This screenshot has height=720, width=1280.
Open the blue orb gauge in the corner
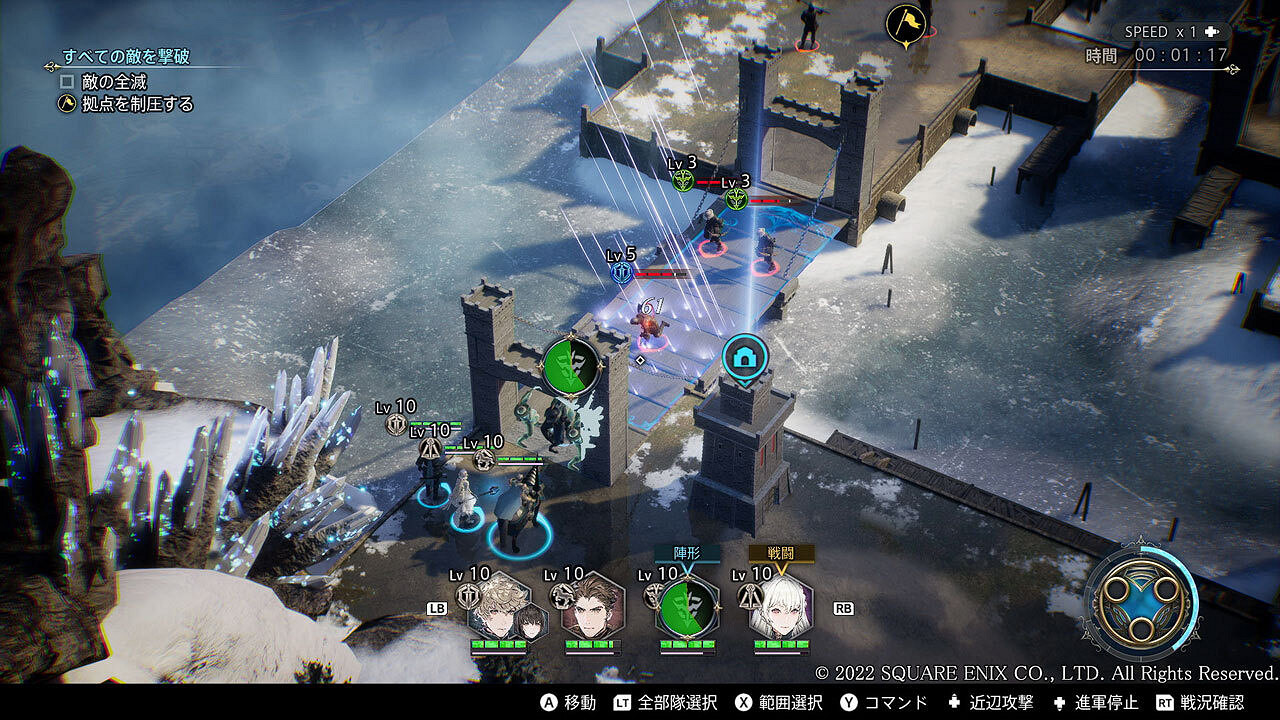[1140, 601]
